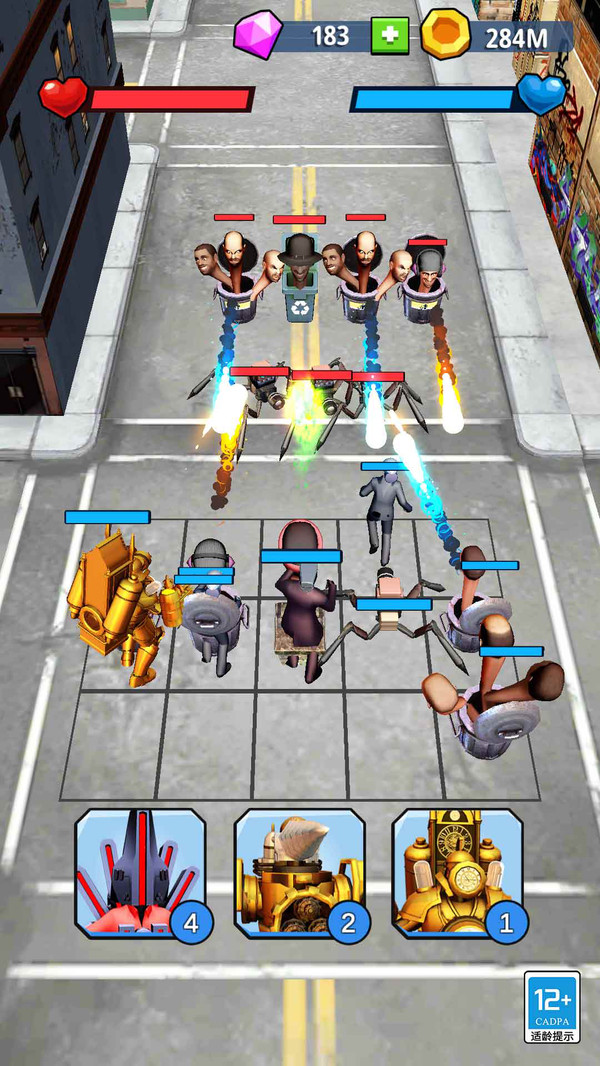Deploy the golden clock tower unit card

pyautogui.click(x=457, y=873)
